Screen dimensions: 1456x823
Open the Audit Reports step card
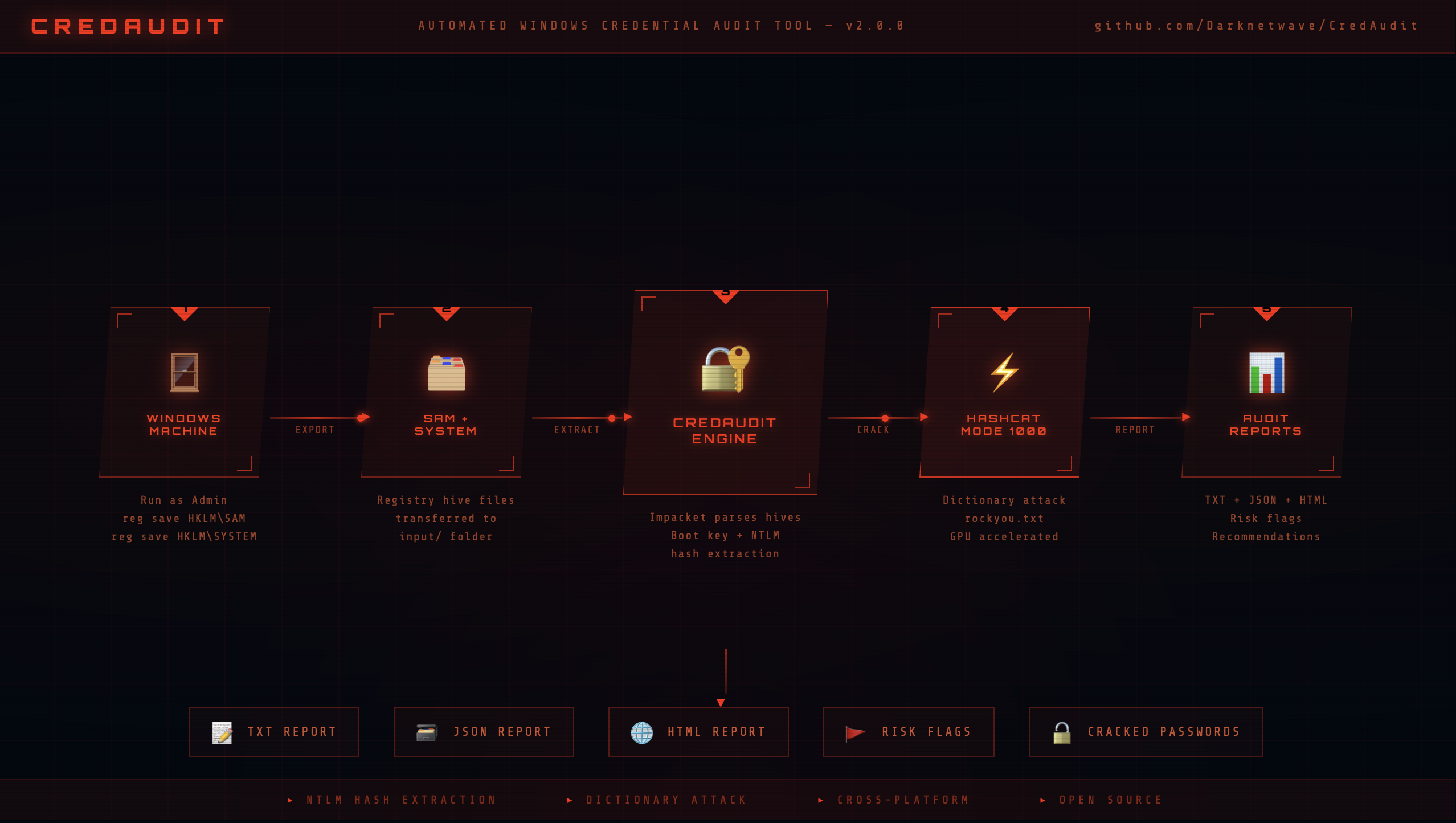[x=1266, y=392]
